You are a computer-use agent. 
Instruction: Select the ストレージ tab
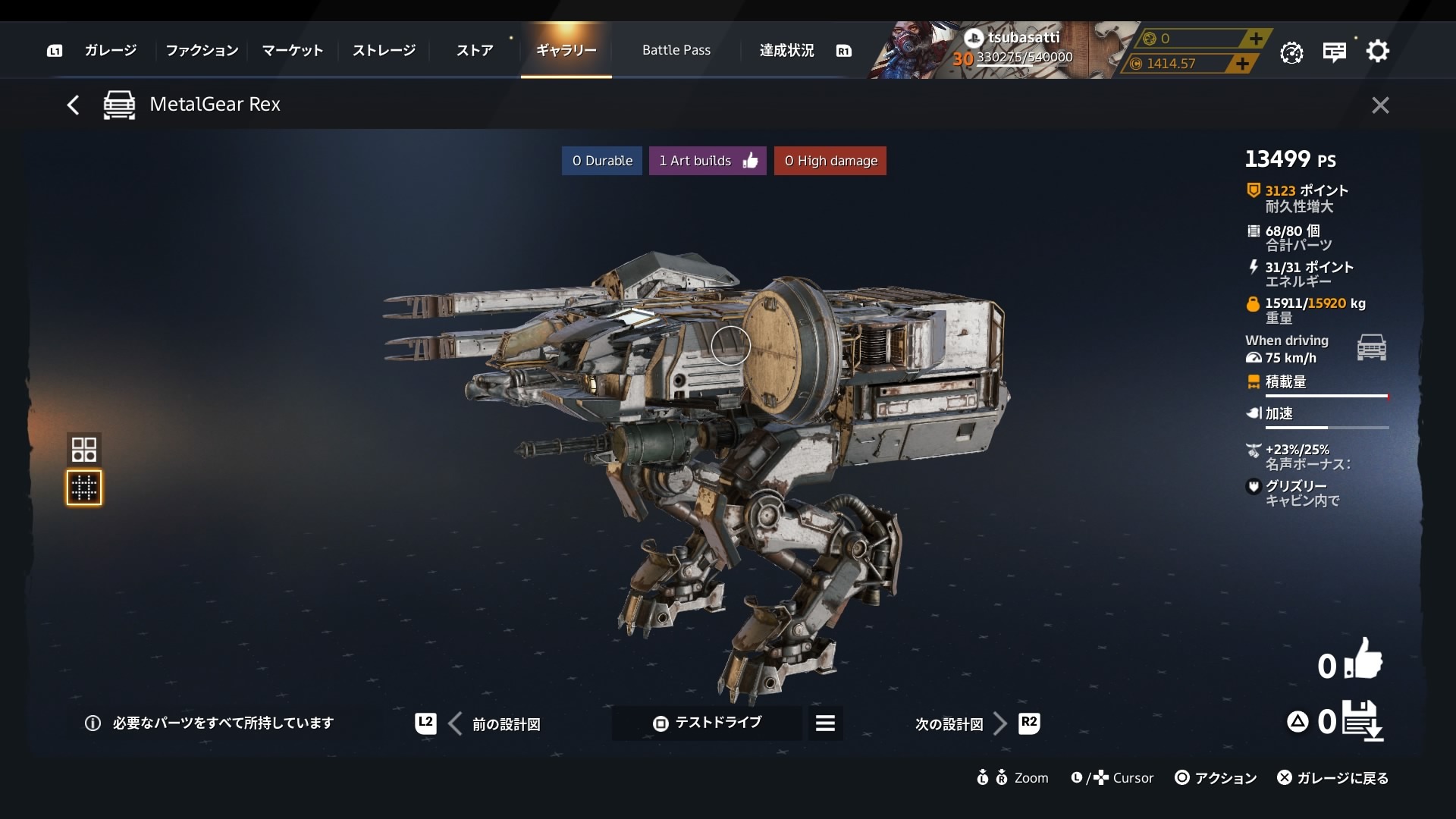[x=384, y=51]
